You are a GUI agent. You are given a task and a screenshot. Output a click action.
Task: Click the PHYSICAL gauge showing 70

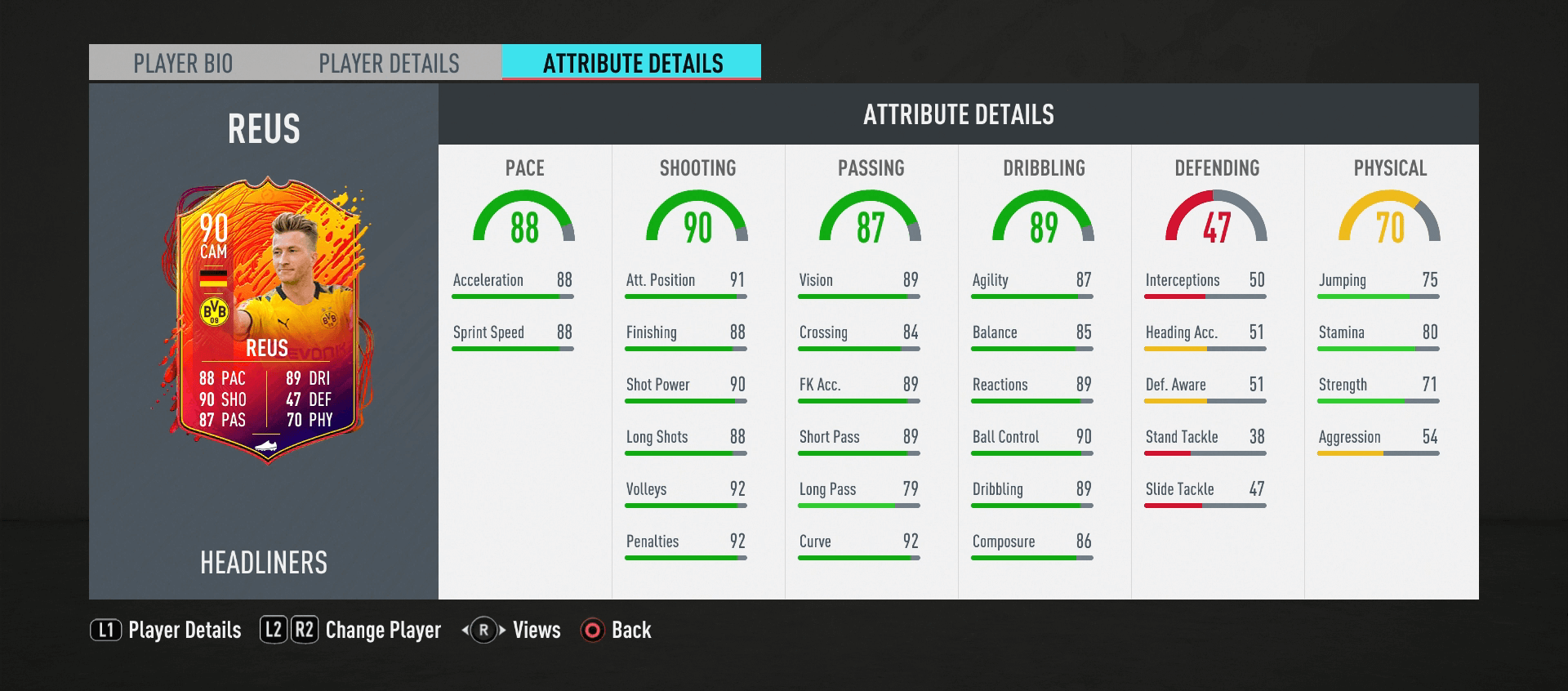1388,219
